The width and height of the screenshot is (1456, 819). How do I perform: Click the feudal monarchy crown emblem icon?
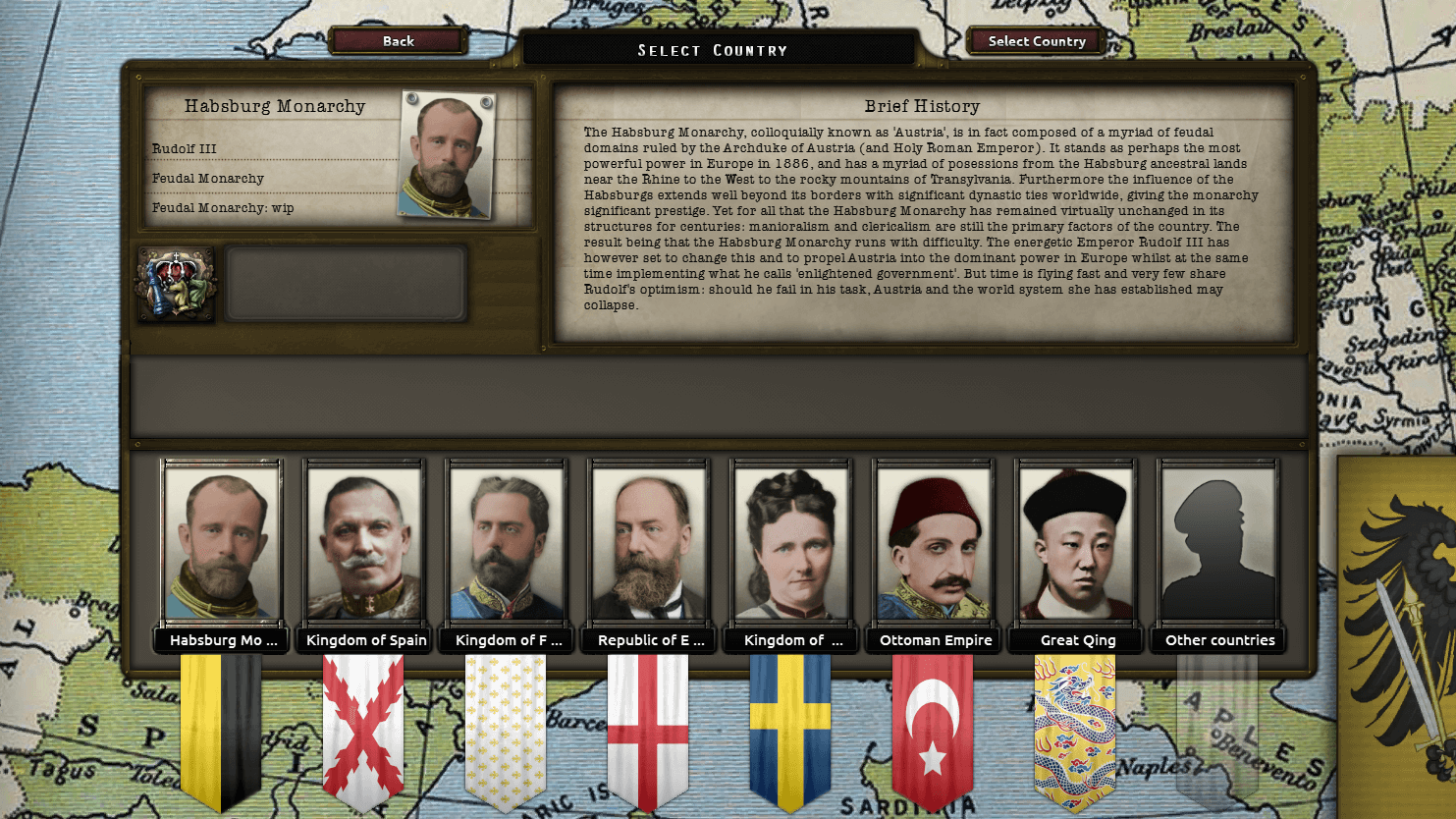(x=177, y=285)
